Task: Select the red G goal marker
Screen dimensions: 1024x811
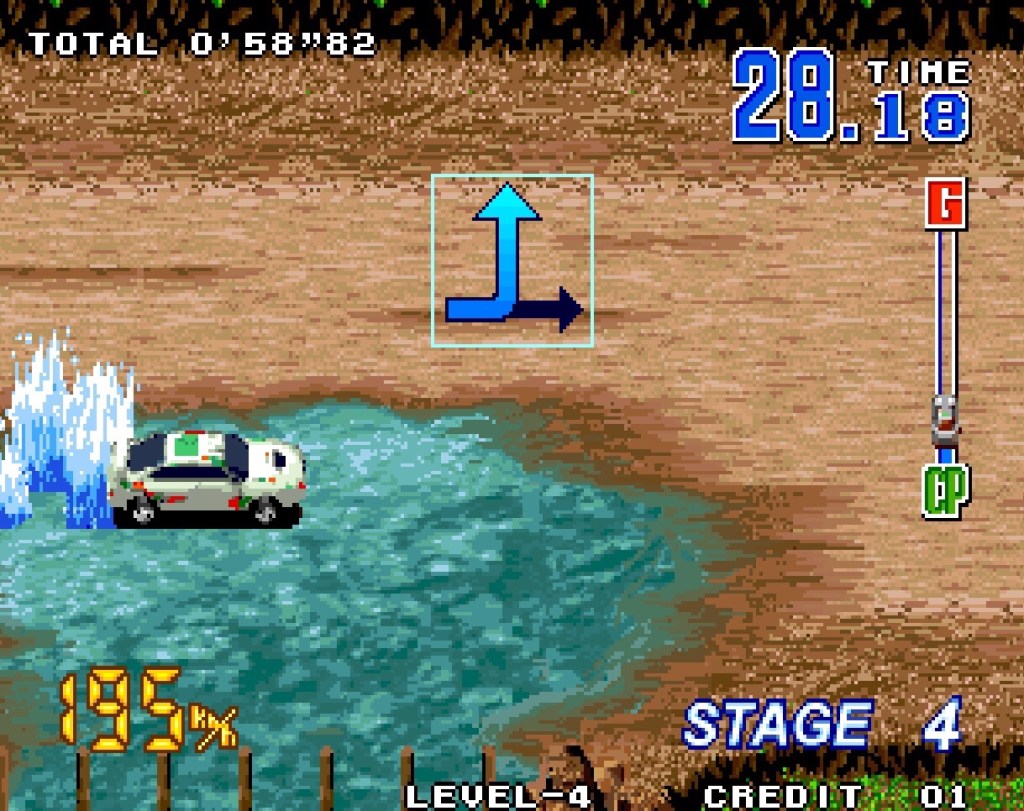Action: pyautogui.click(x=945, y=204)
